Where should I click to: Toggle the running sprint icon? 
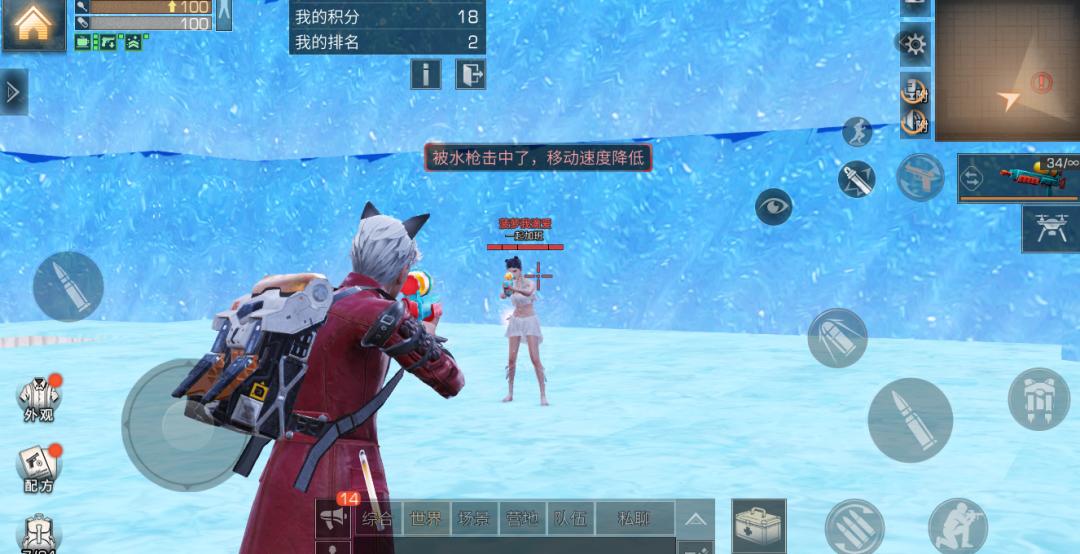tap(857, 131)
